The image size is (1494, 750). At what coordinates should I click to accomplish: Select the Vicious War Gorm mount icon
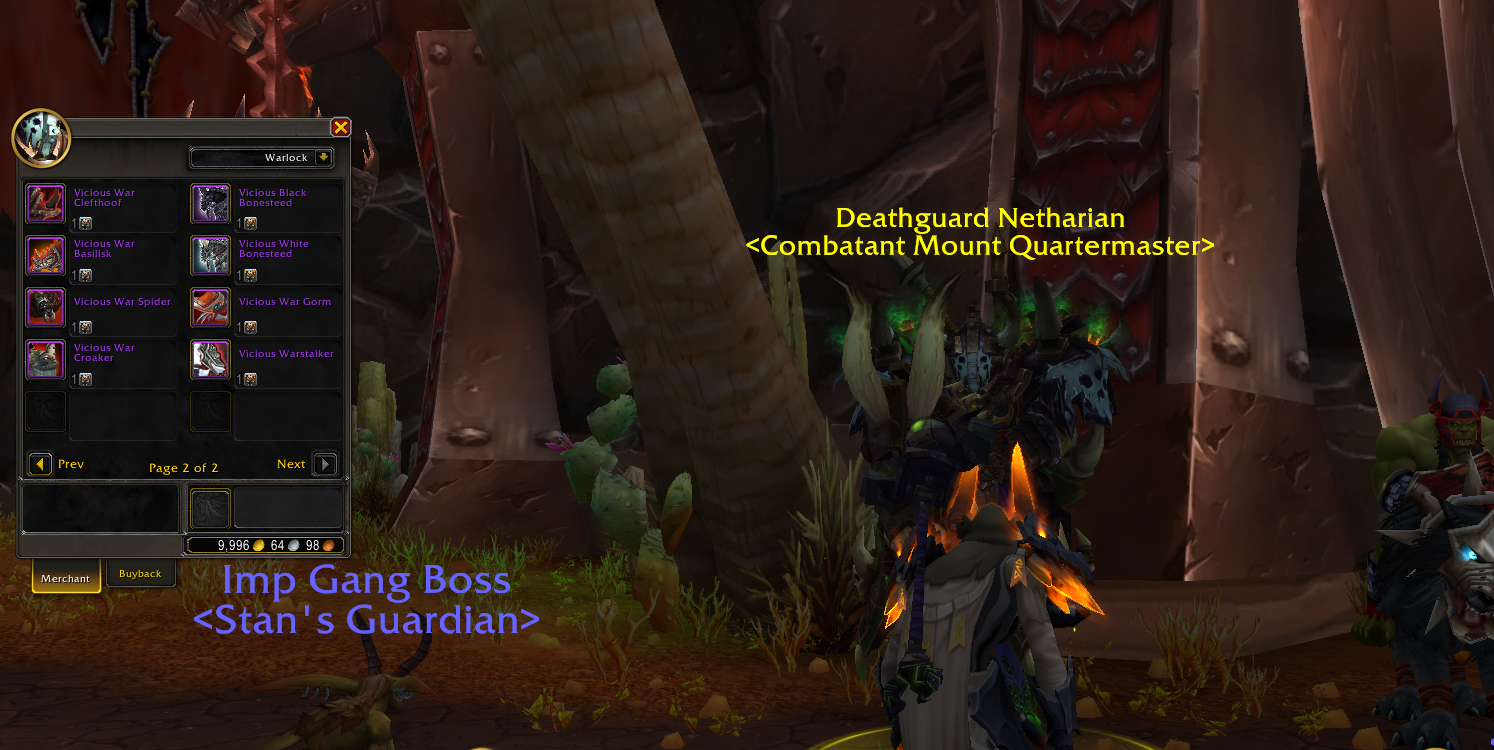[209, 307]
